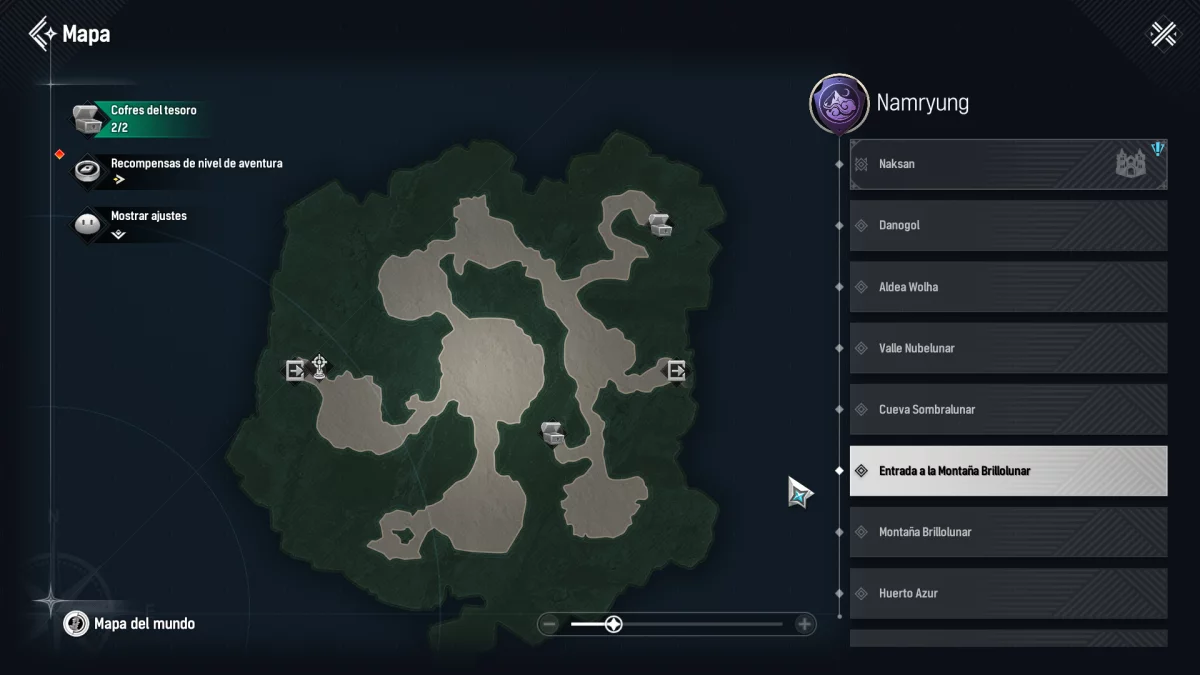Select the west exit arrow marker
1200x675 pixels.
pos(295,371)
